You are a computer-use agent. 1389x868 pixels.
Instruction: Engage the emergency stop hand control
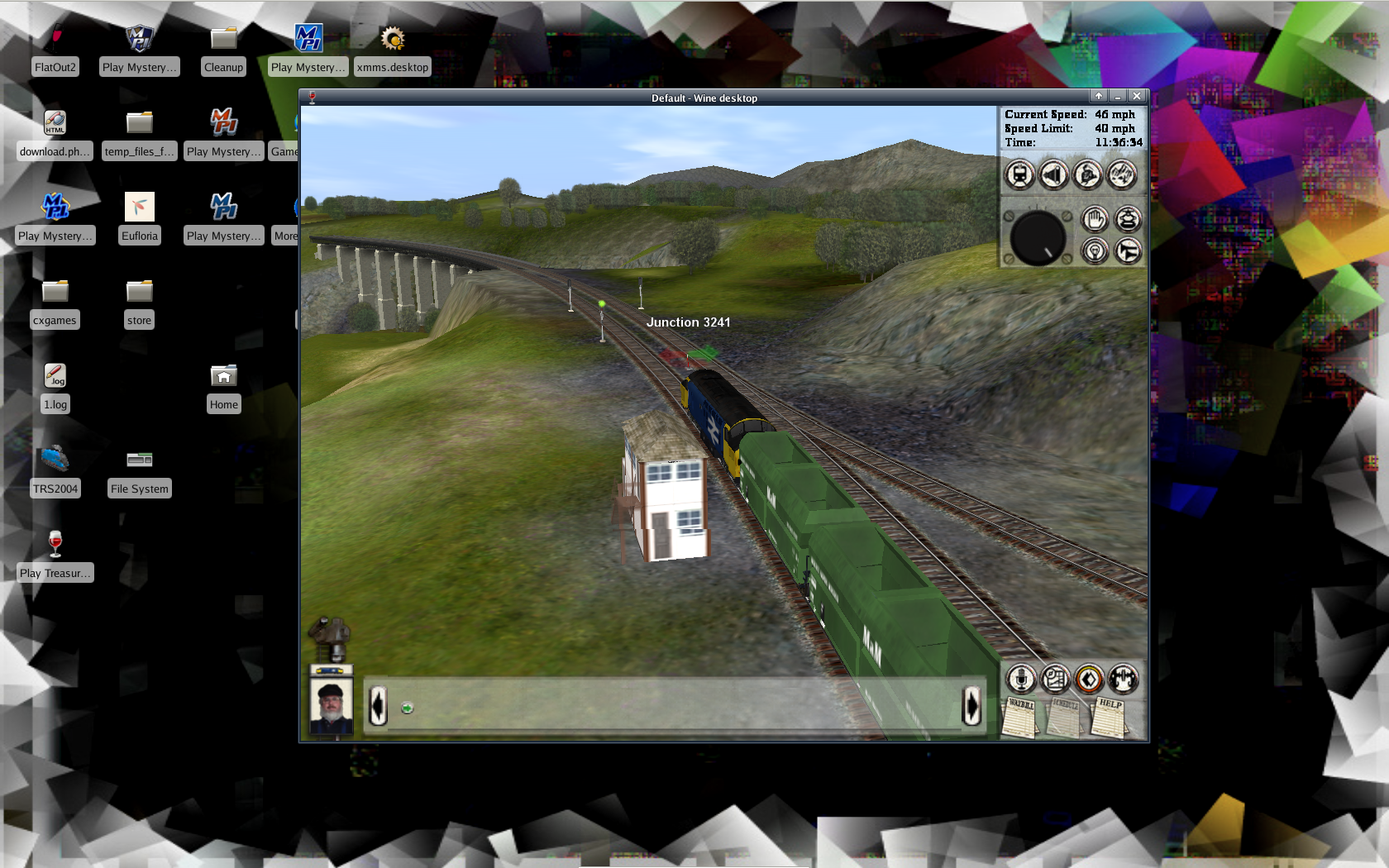(1095, 219)
